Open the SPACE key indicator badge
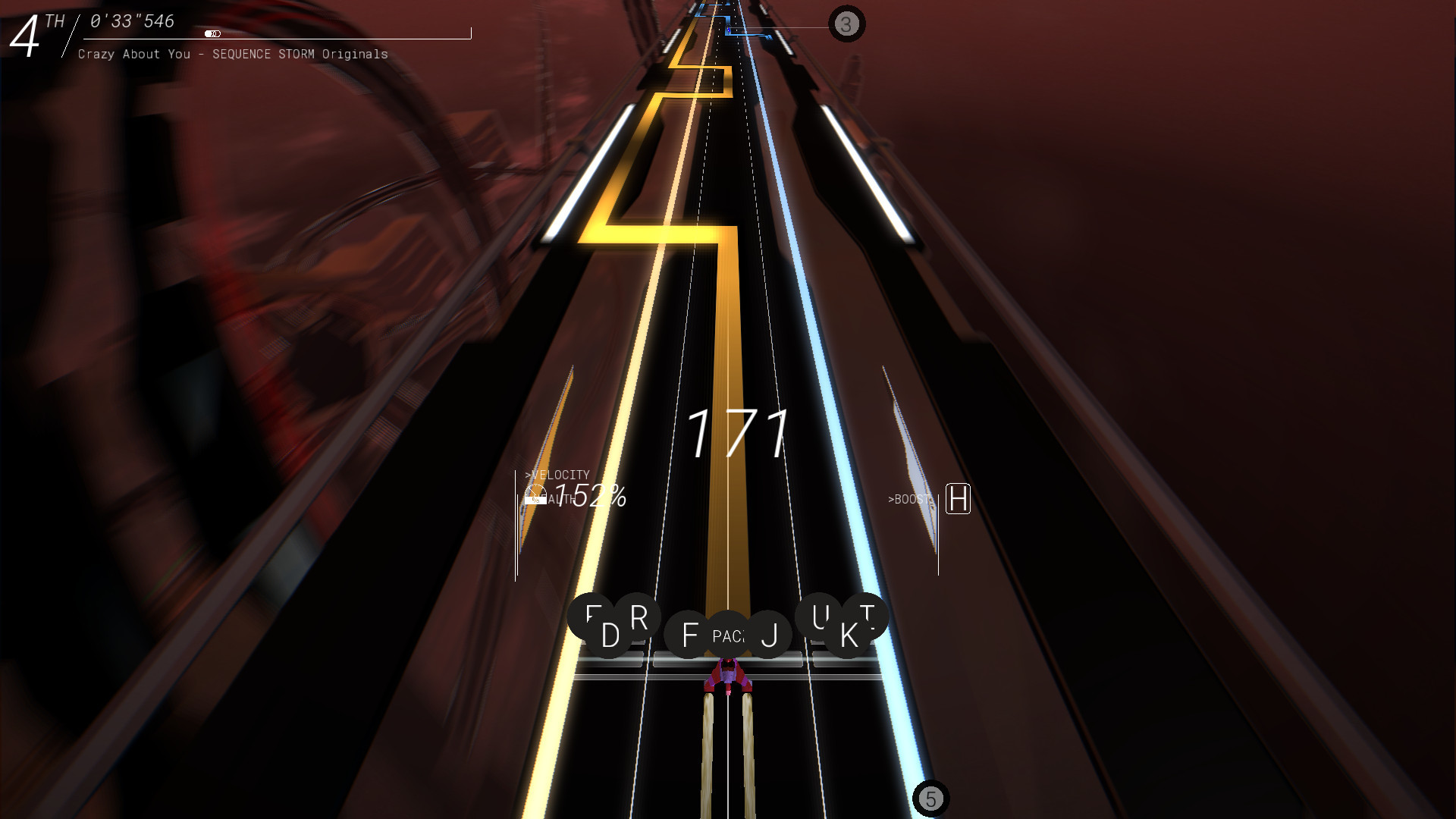 click(728, 635)
